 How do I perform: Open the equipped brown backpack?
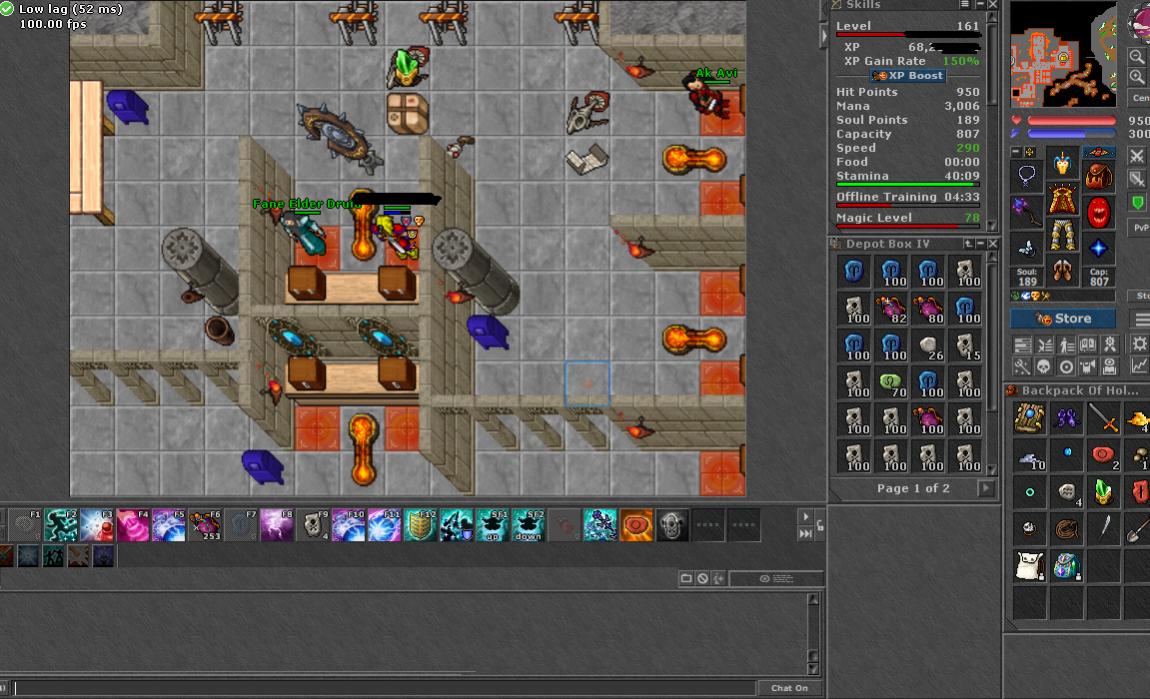(1098, 177)
